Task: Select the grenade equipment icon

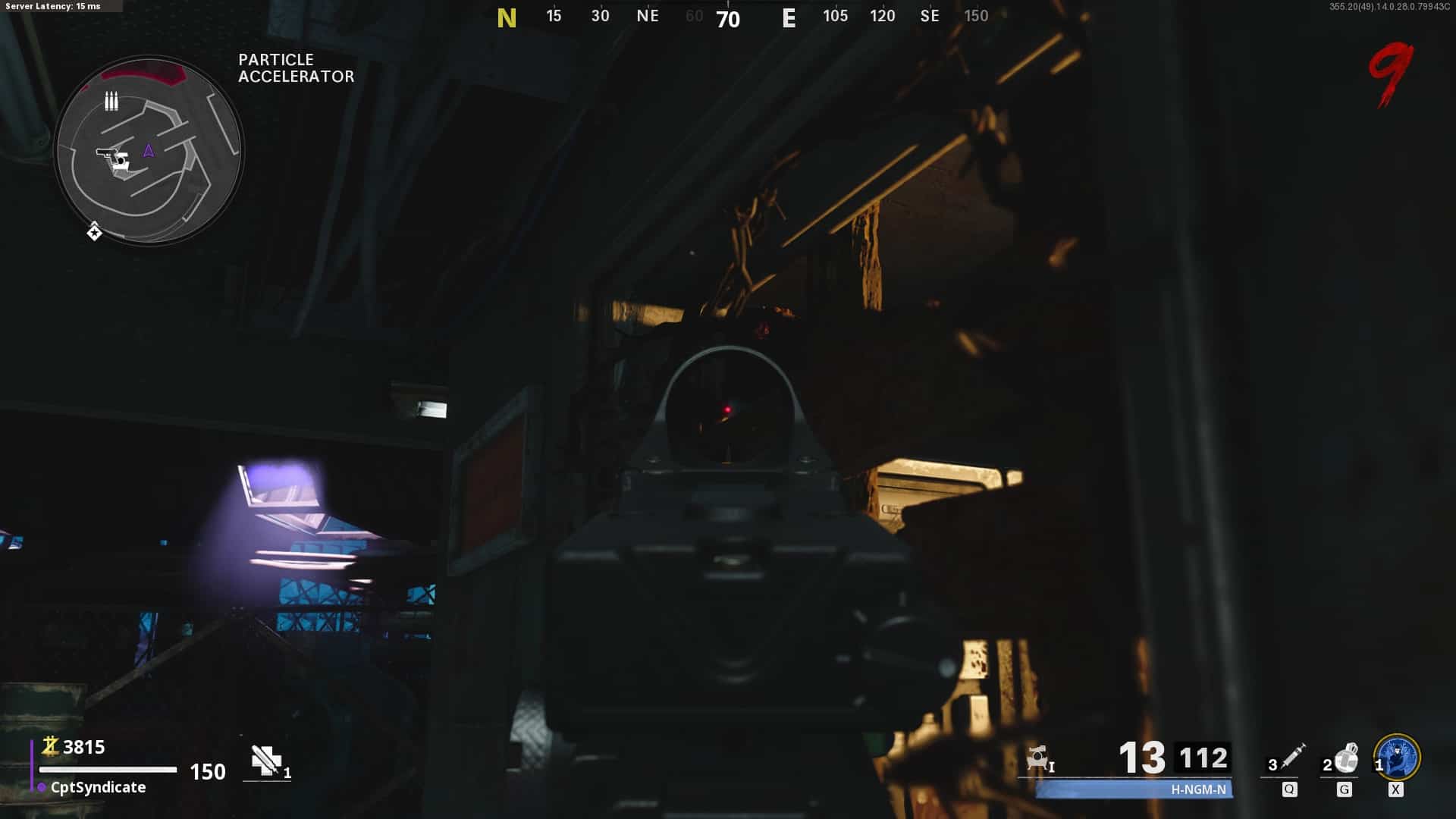Action: coord(1346,758)
